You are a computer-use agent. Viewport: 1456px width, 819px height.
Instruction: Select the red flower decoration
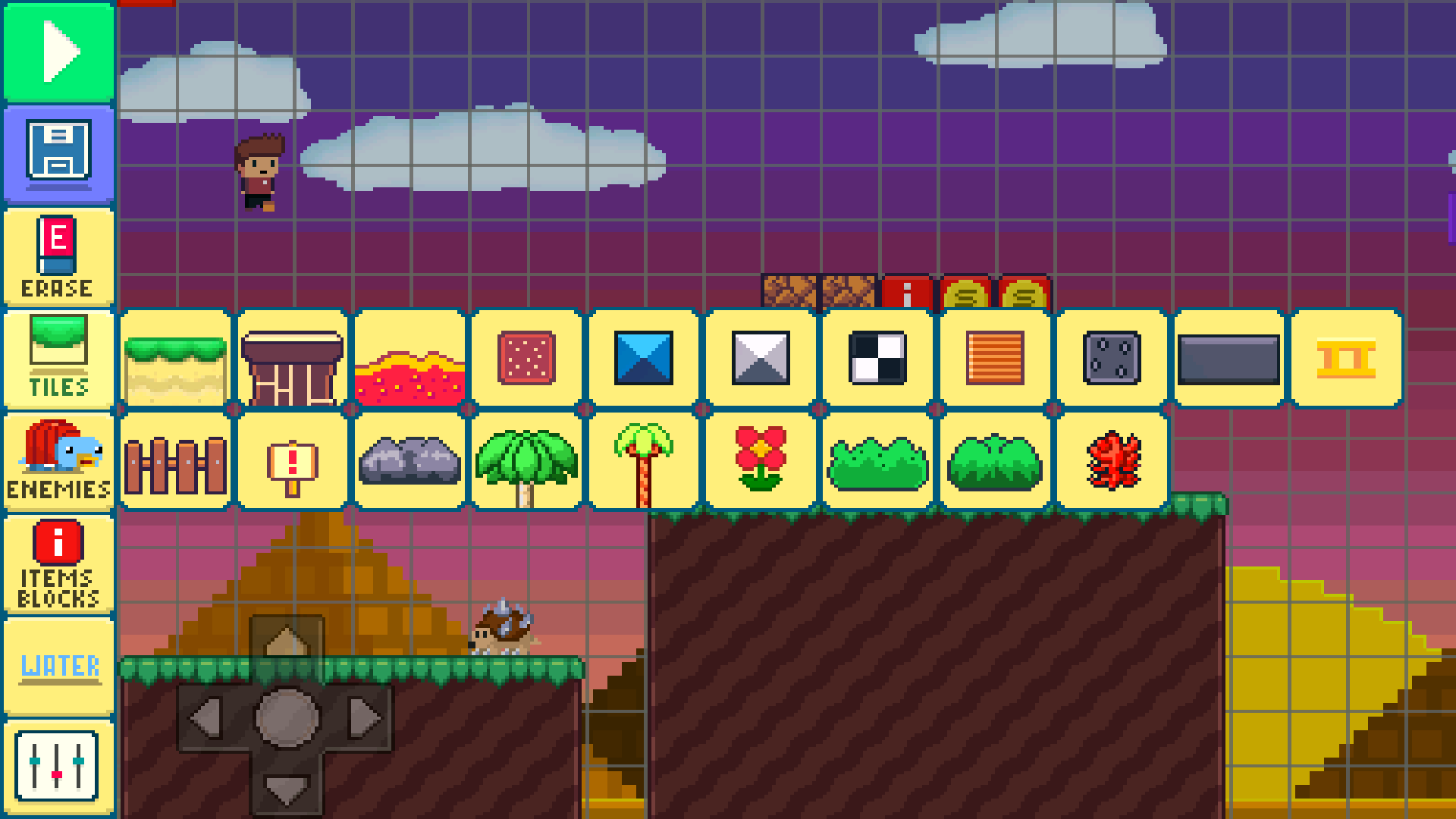[x=761, y=460]
